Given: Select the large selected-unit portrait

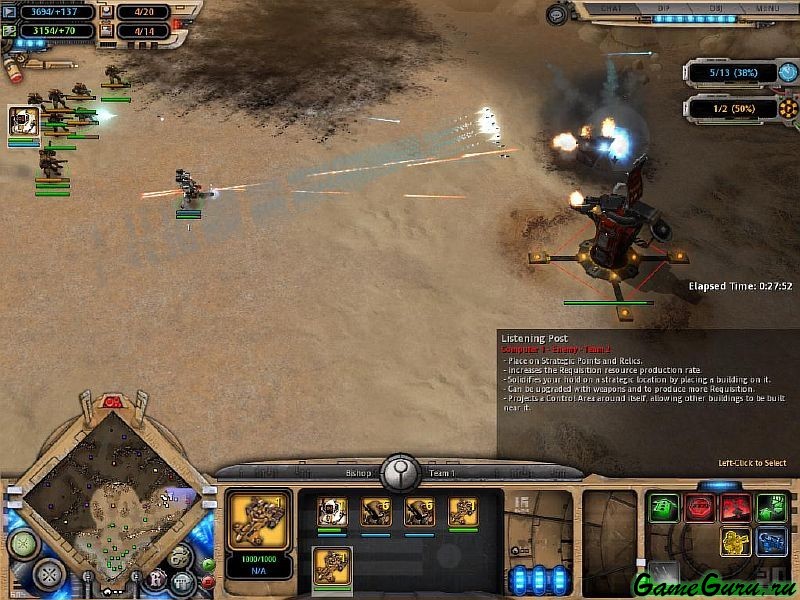Looking at the screenshot, I should pos(260,519).
